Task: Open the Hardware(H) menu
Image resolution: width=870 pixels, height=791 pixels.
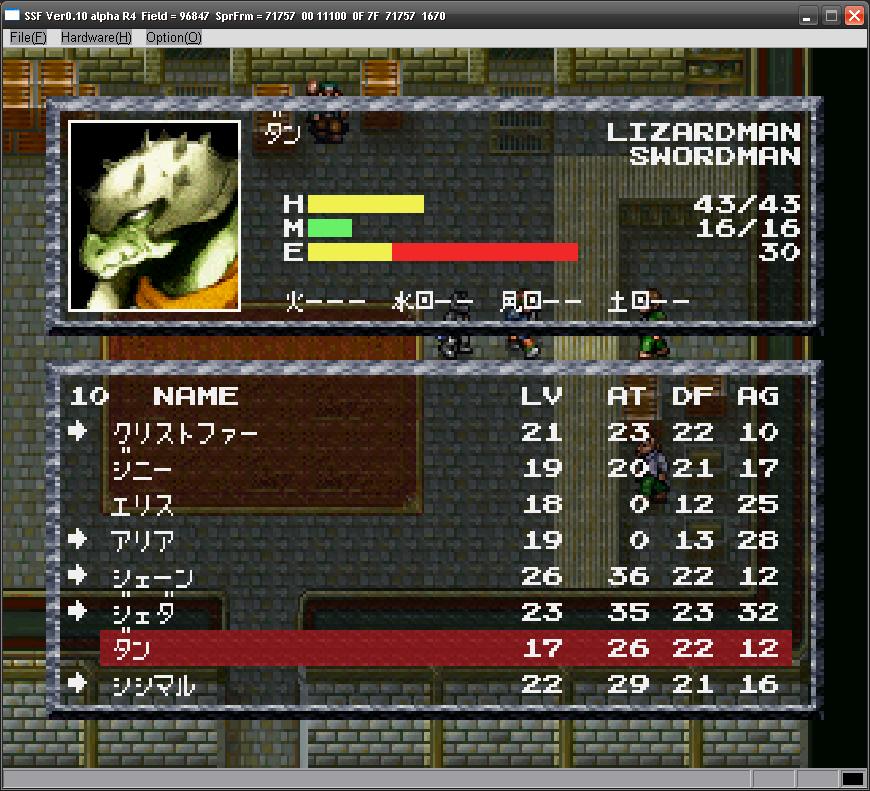Action: pyautogui.click(x=96, y=37)
